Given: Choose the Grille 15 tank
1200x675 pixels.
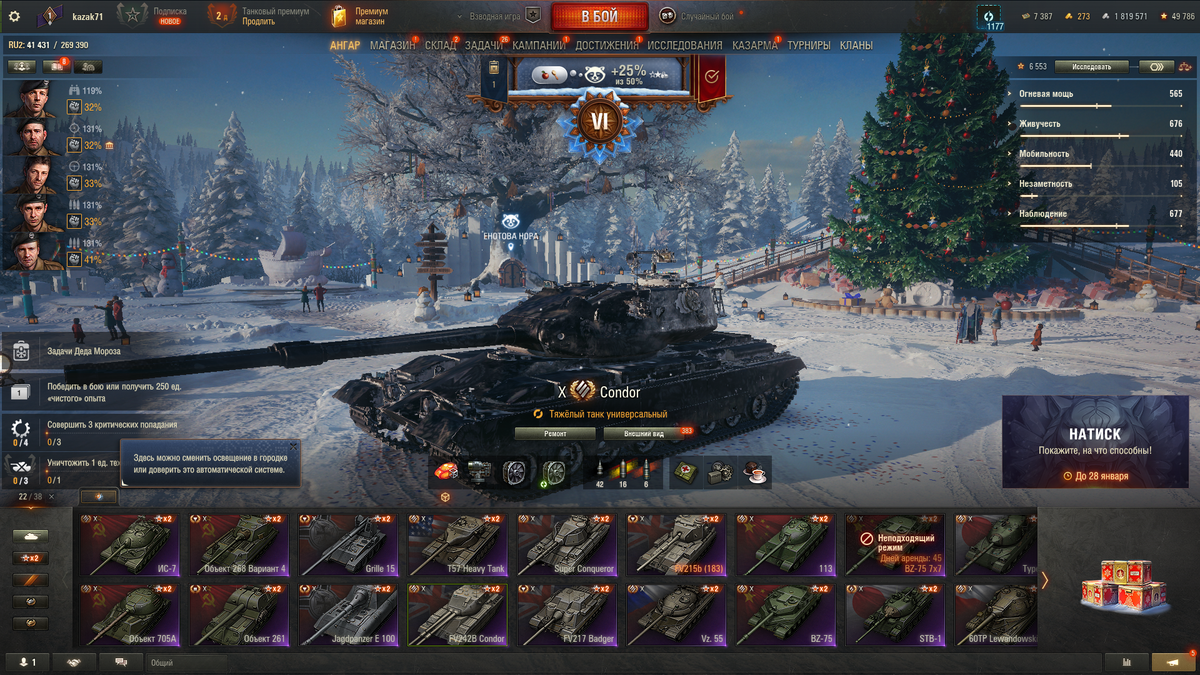Looking at the screenshot, I should (345, 546).
